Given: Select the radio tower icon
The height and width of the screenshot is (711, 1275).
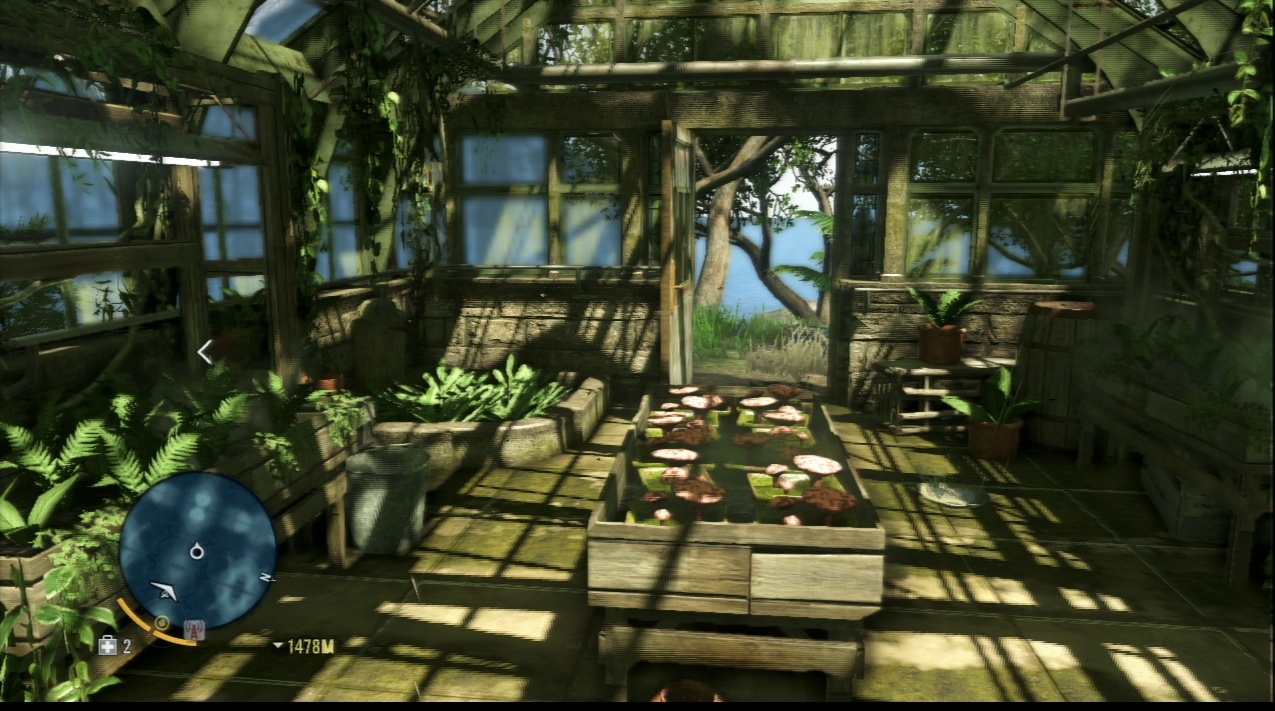Looking at the screenshot, I should 193,630.
